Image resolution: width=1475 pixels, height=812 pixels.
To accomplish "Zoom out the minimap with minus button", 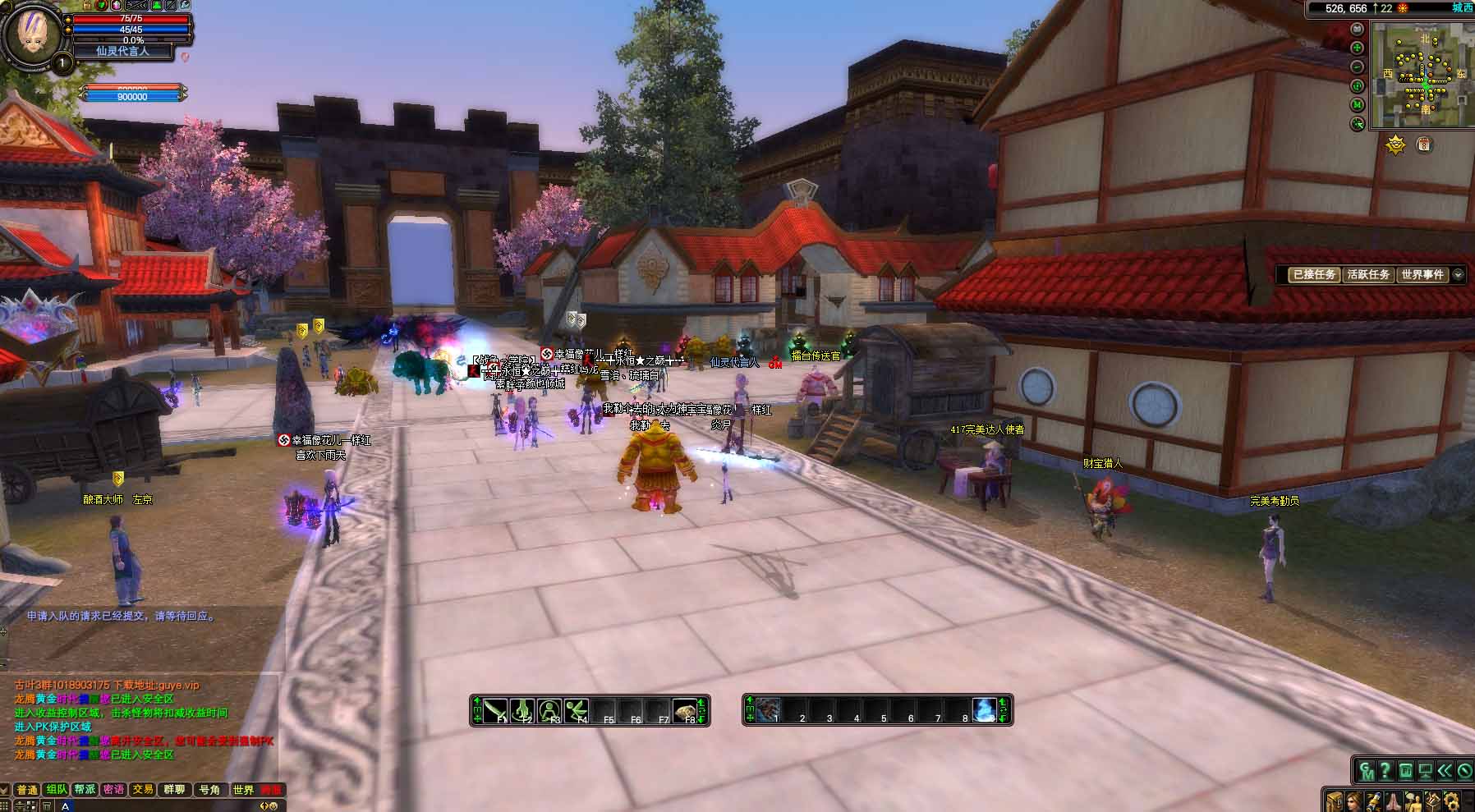I will pos(1358,67).
